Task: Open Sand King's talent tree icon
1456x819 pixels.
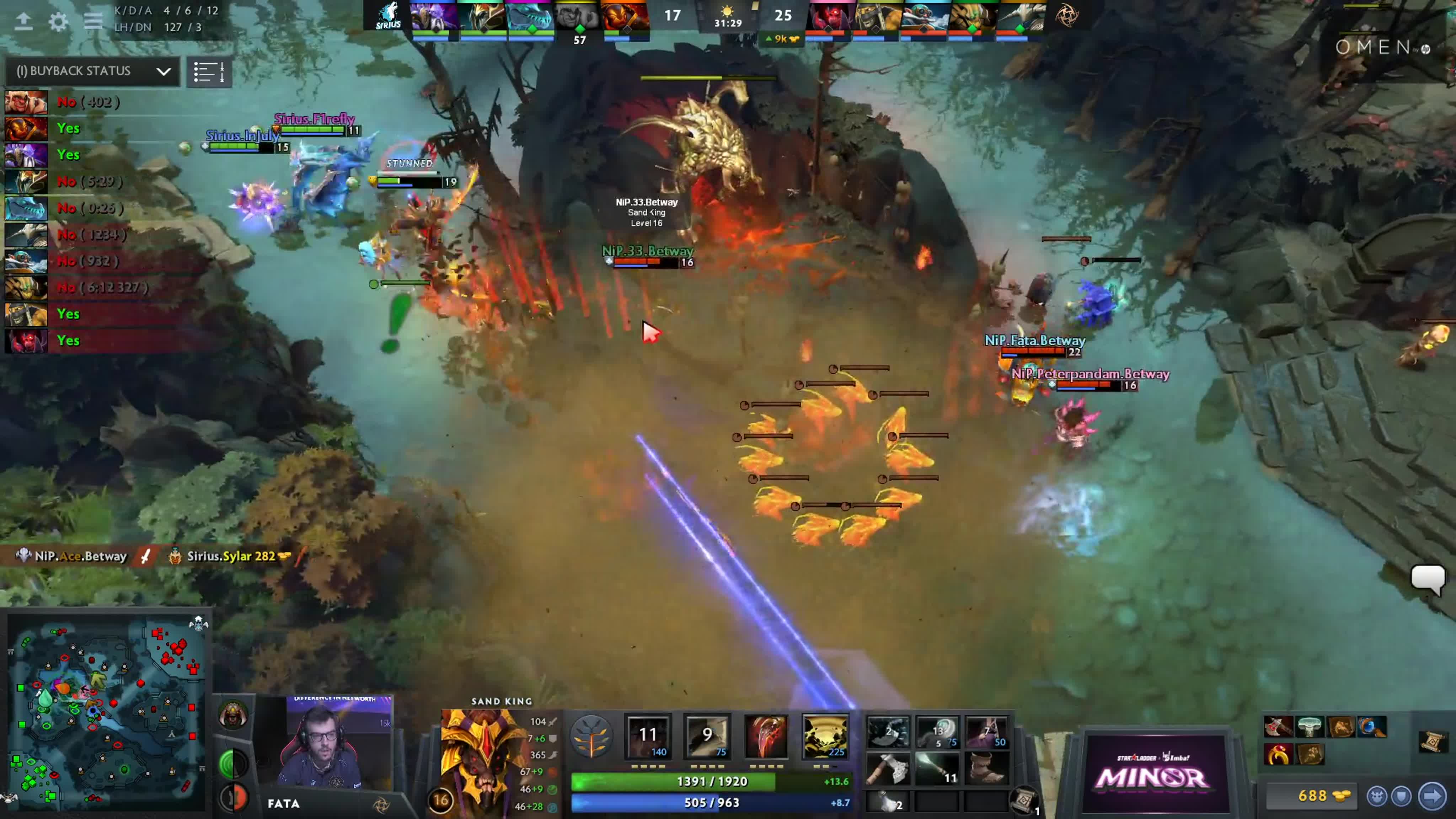Action: (592, 737)
